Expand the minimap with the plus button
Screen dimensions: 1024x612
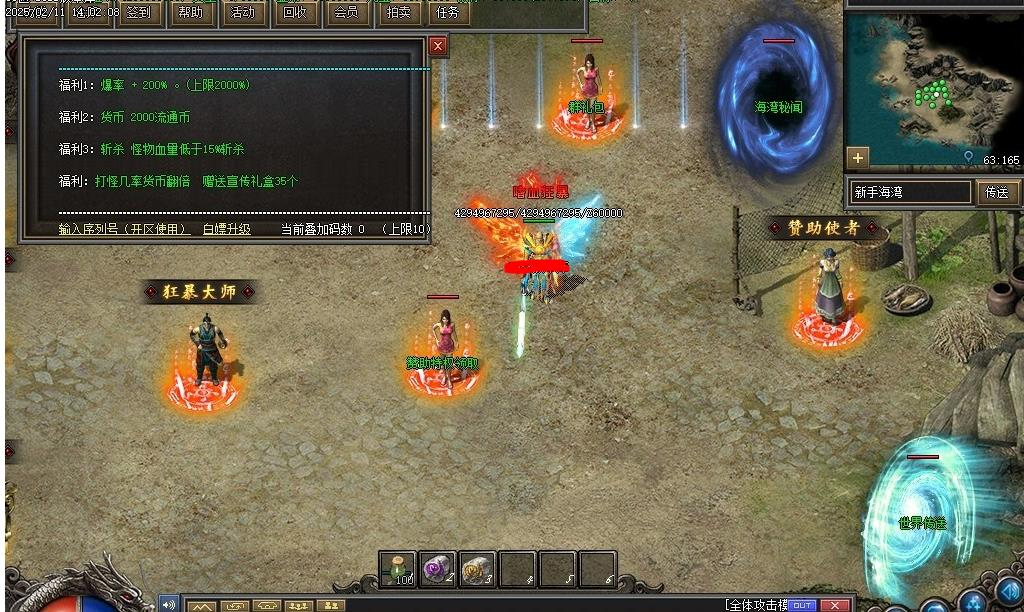857,157
